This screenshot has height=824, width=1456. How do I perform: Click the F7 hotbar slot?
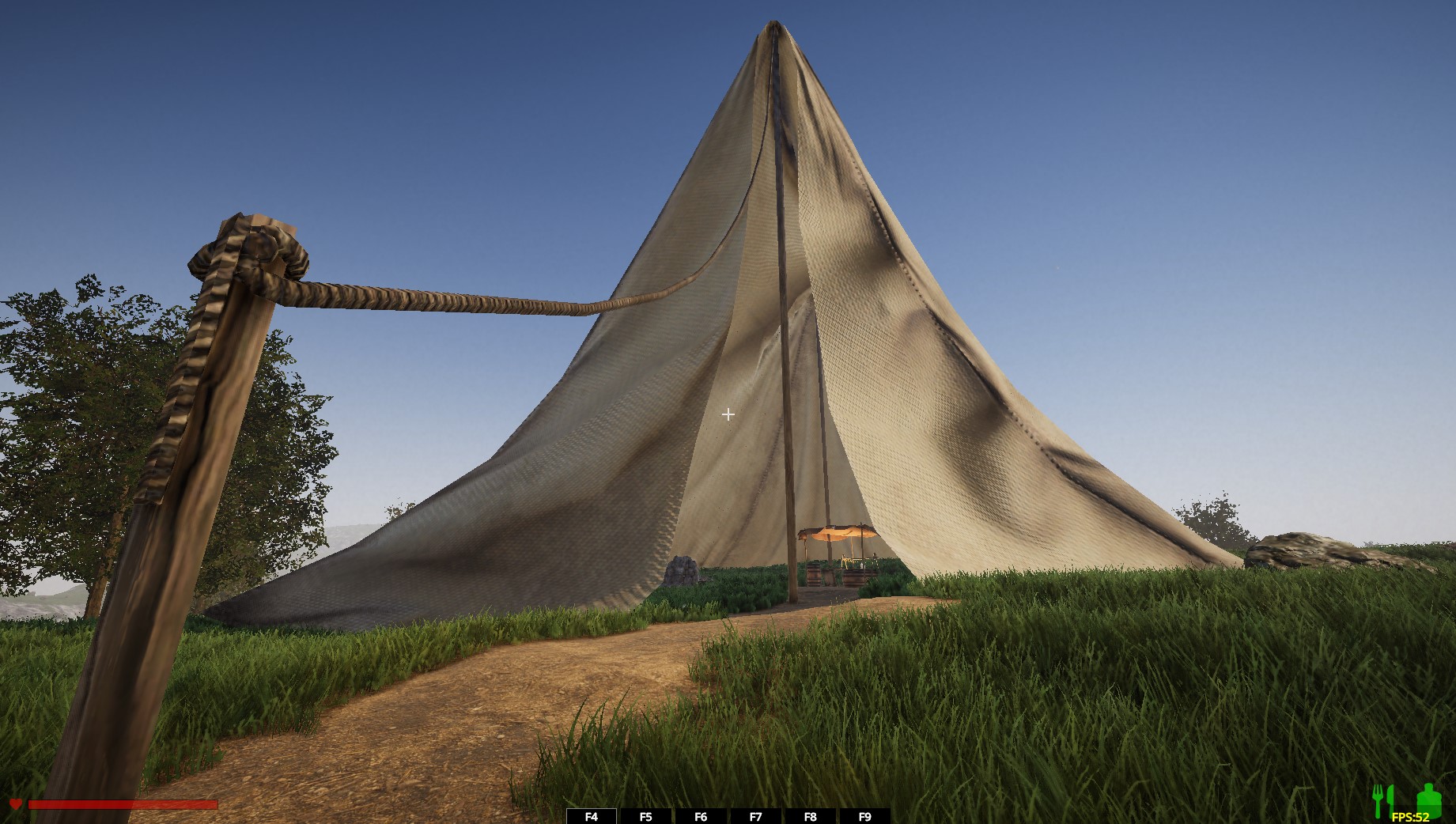755,816
